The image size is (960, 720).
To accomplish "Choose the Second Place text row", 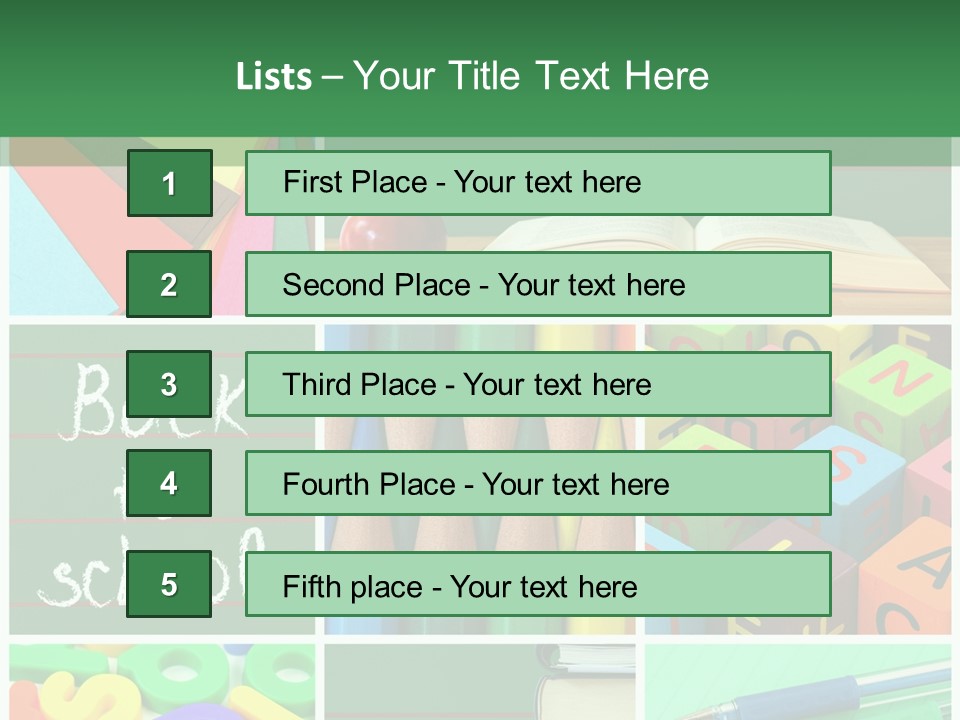I will tap(538, 284).
